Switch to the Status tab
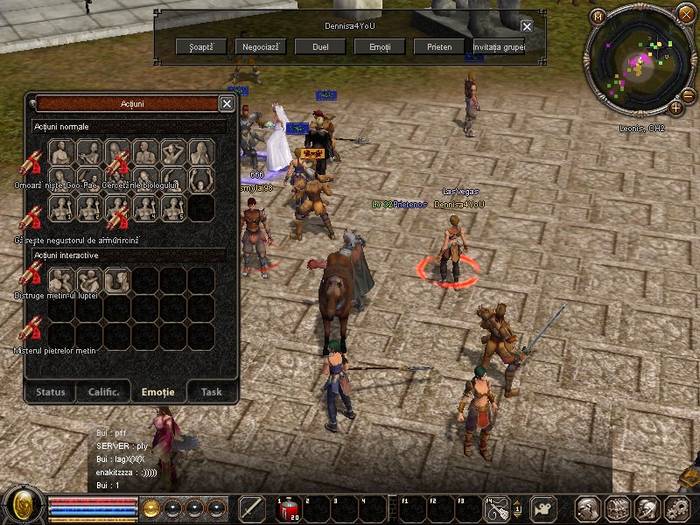Viewport: 700px width, 525px height. point(51,392)
